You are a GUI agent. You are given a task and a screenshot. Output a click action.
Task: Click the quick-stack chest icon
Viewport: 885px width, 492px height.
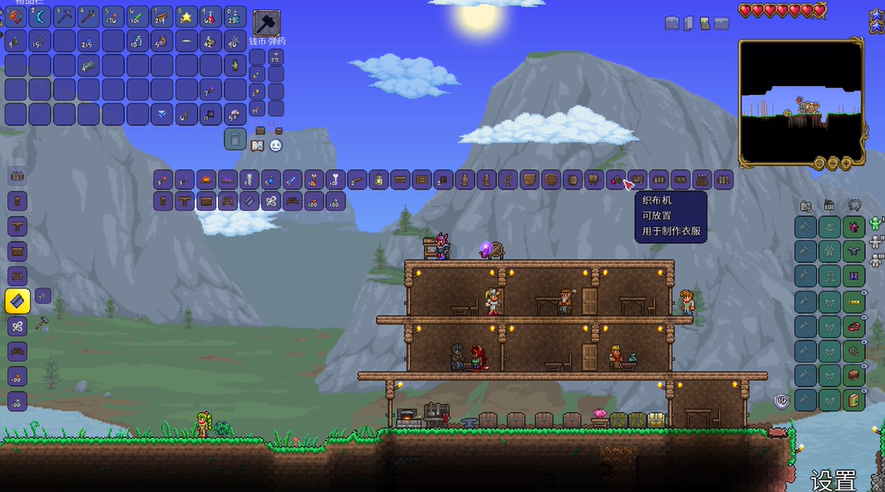(260, 130)
